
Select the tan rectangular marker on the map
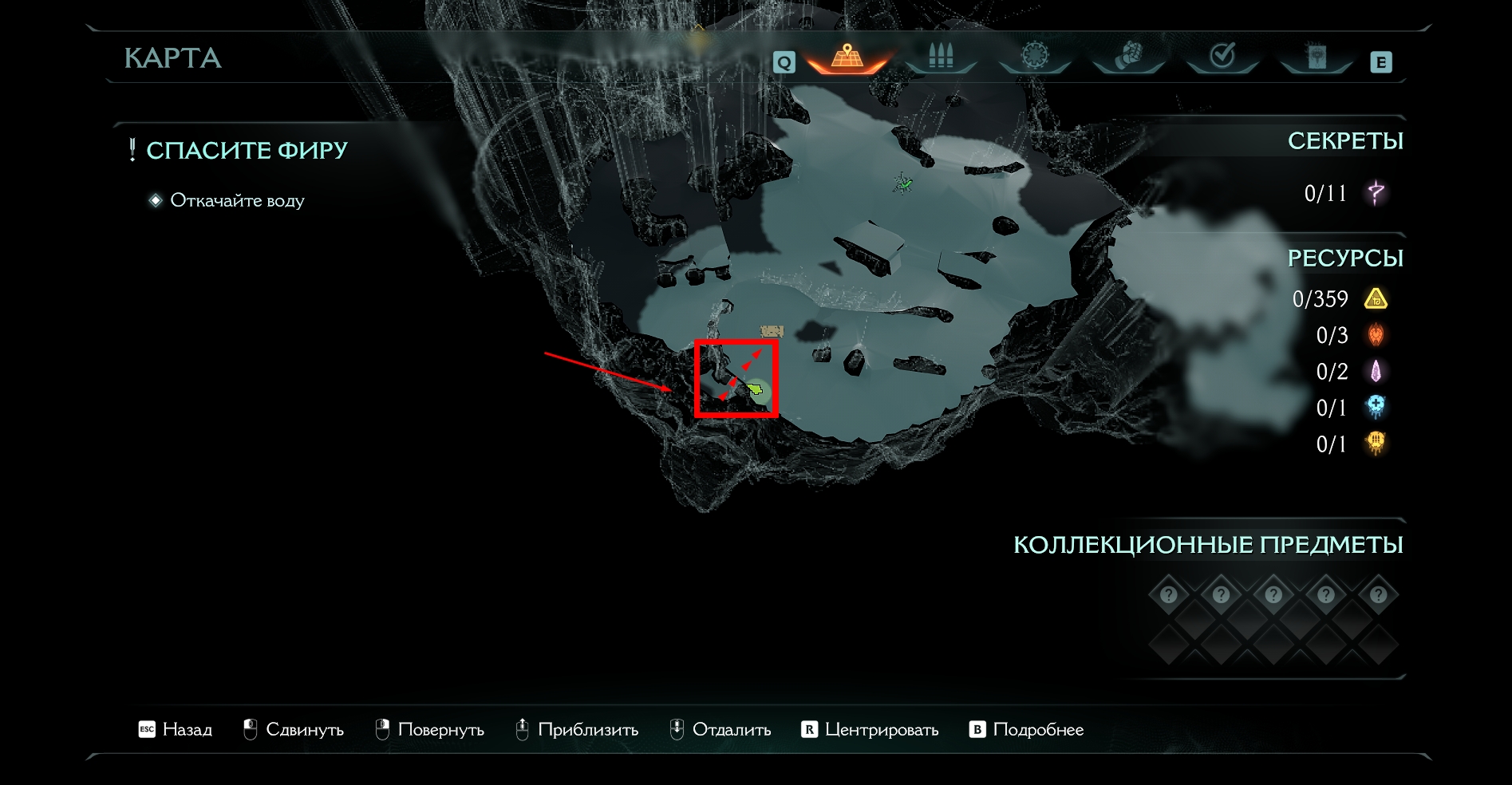click(x=772, y=330)
